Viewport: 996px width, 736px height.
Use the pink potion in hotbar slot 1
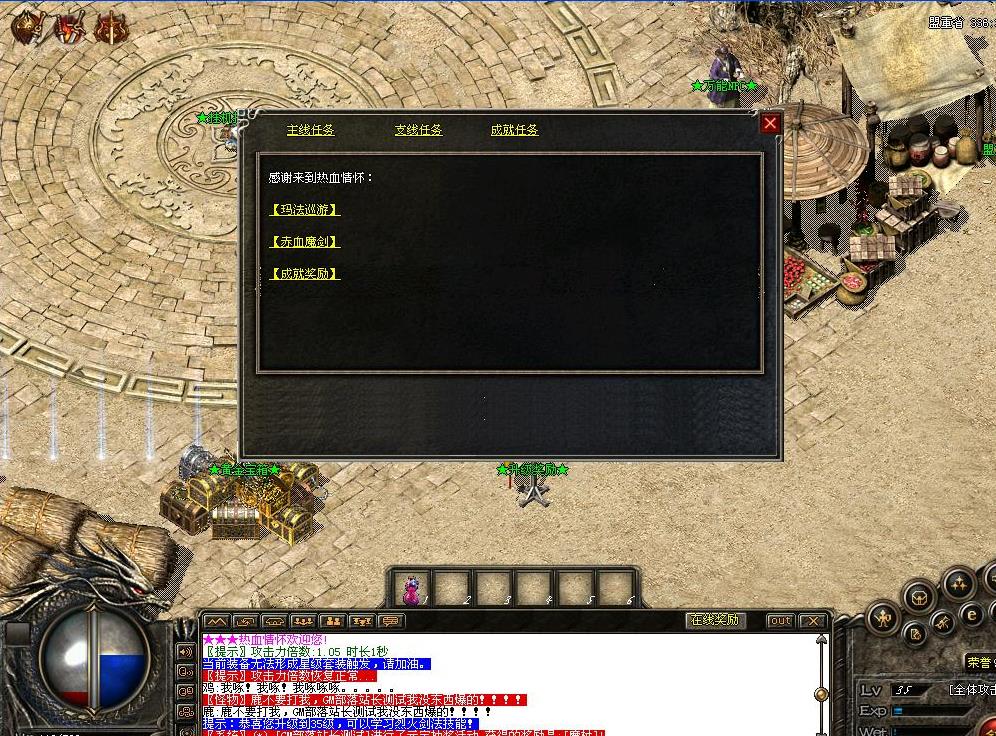tap(411, 588)
